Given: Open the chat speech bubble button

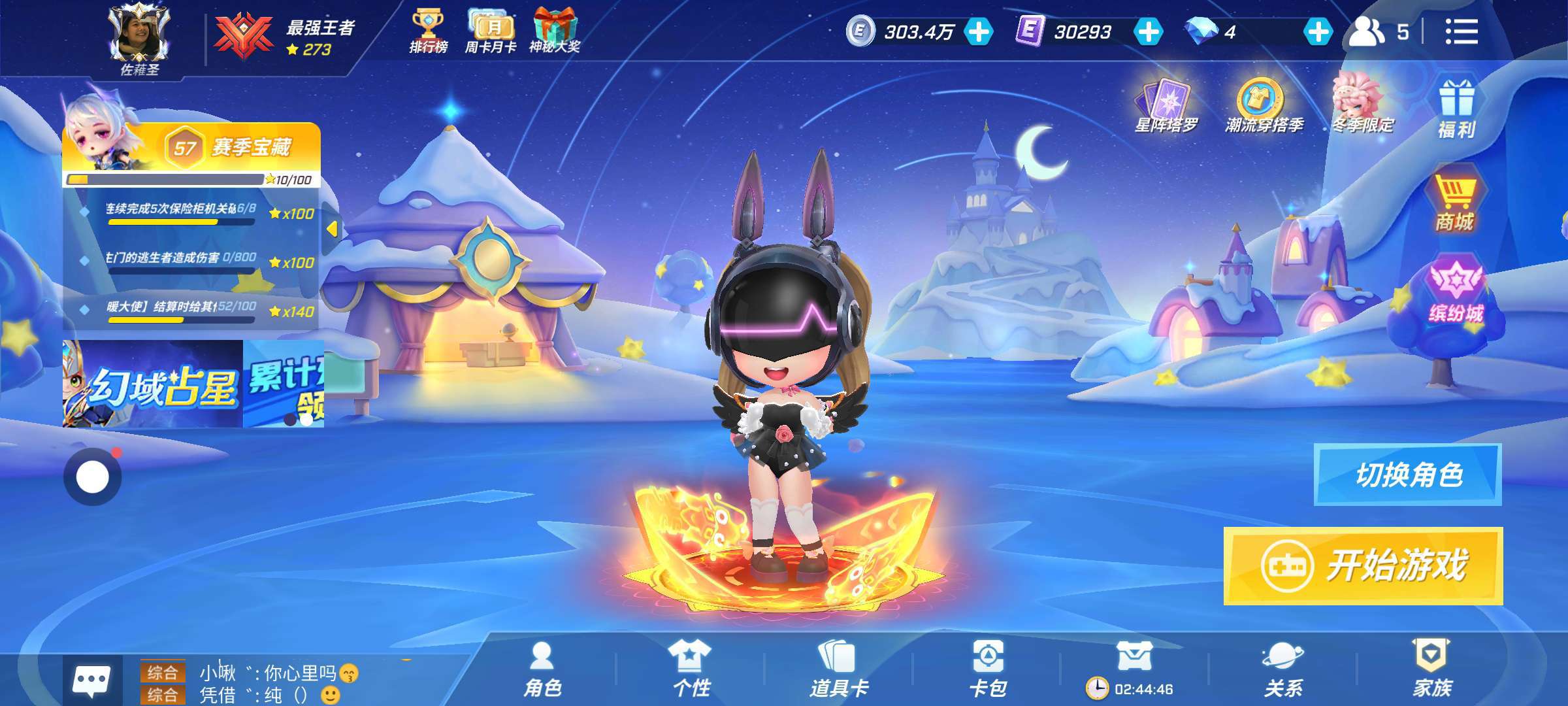Looking at the screenshot, I should (x=91, y=681).
